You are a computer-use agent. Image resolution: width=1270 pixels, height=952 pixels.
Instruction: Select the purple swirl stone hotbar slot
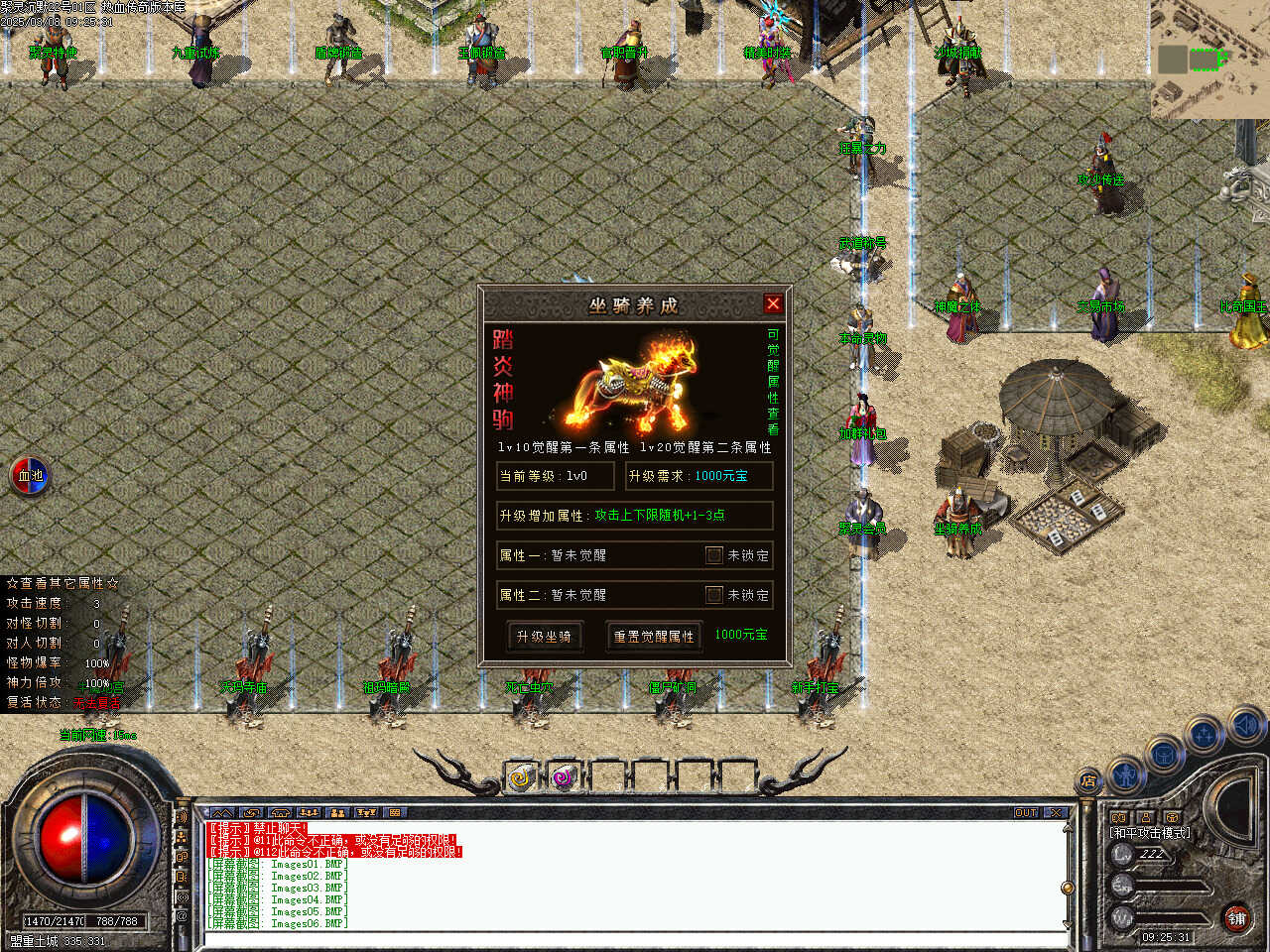565,778
